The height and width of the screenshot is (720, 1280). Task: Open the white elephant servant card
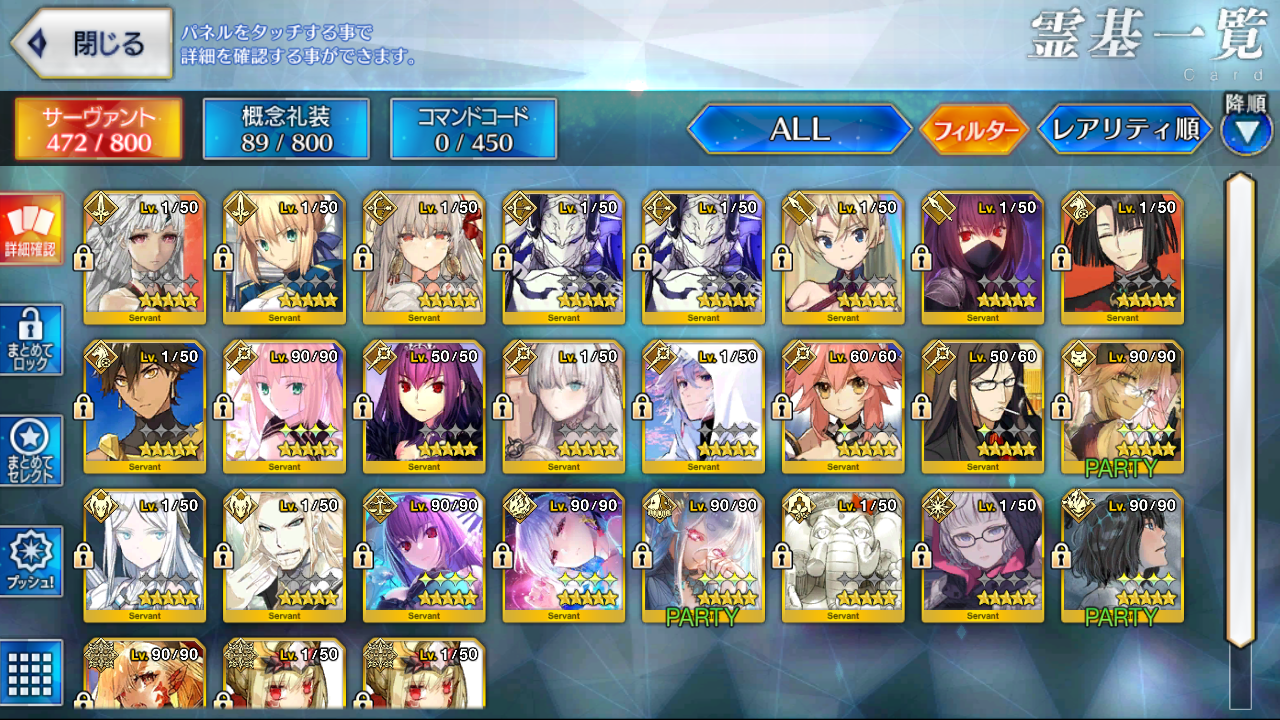point(843,556)
